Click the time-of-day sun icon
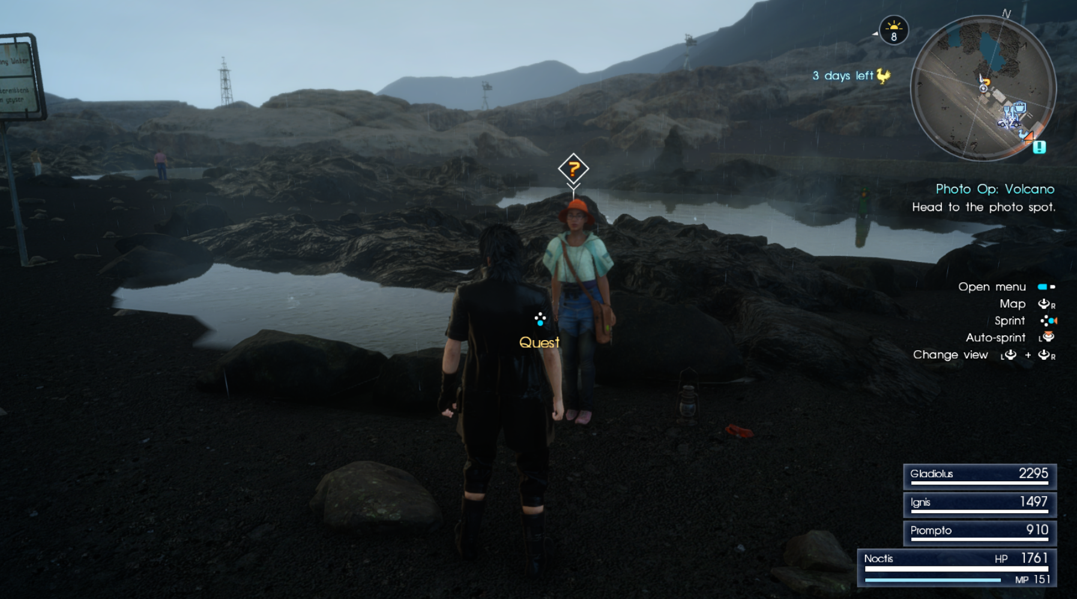 click(893, 31)
